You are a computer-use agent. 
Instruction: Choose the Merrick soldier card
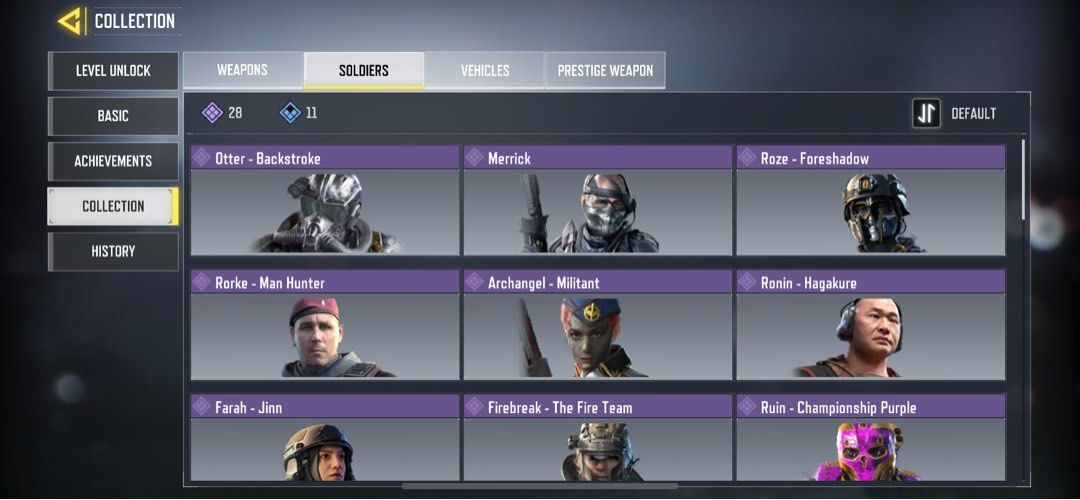point(598,200)
